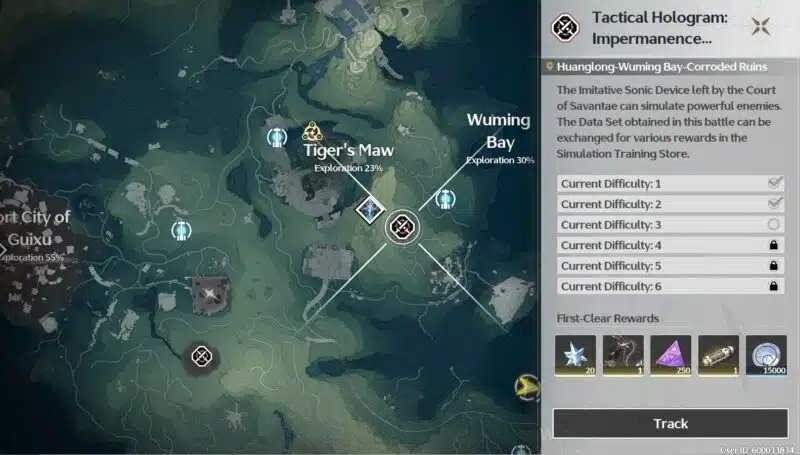Select the Current Difficulty: 1 row
Image resolution: width=800 pixels, height=455 pixels.
(x=669, y=184)
